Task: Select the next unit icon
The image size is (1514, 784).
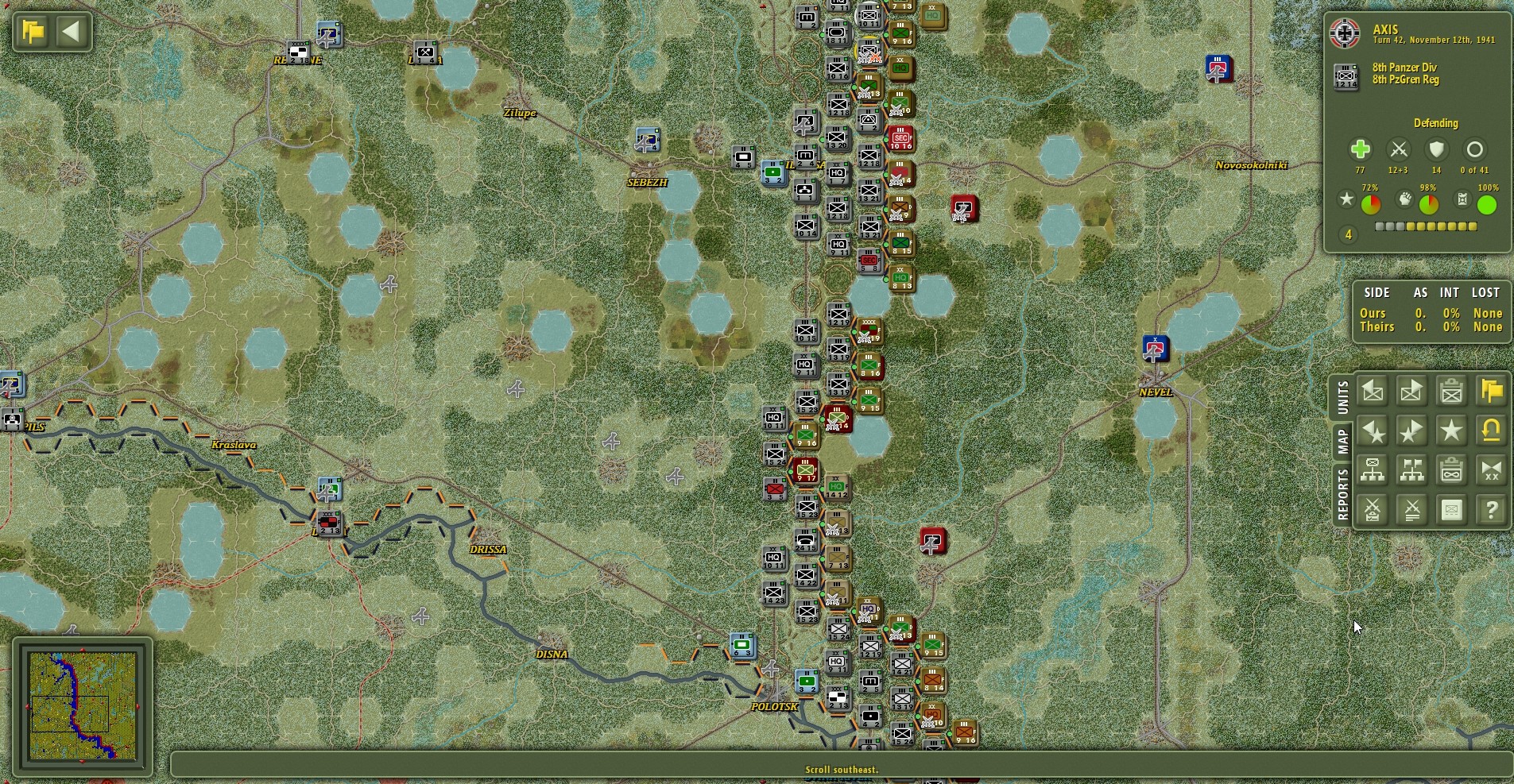Action: tap(1412, 391)
